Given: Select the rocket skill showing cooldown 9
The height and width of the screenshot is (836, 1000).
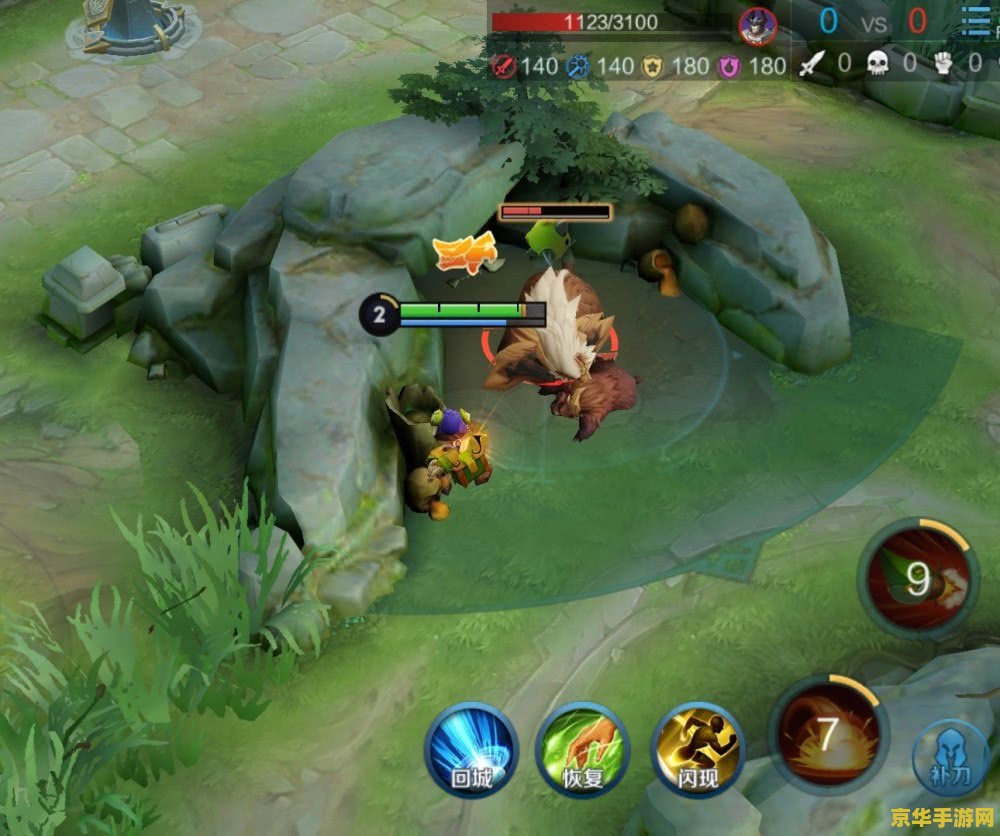Looking at the screenshot, I should [x=918, y=578].
